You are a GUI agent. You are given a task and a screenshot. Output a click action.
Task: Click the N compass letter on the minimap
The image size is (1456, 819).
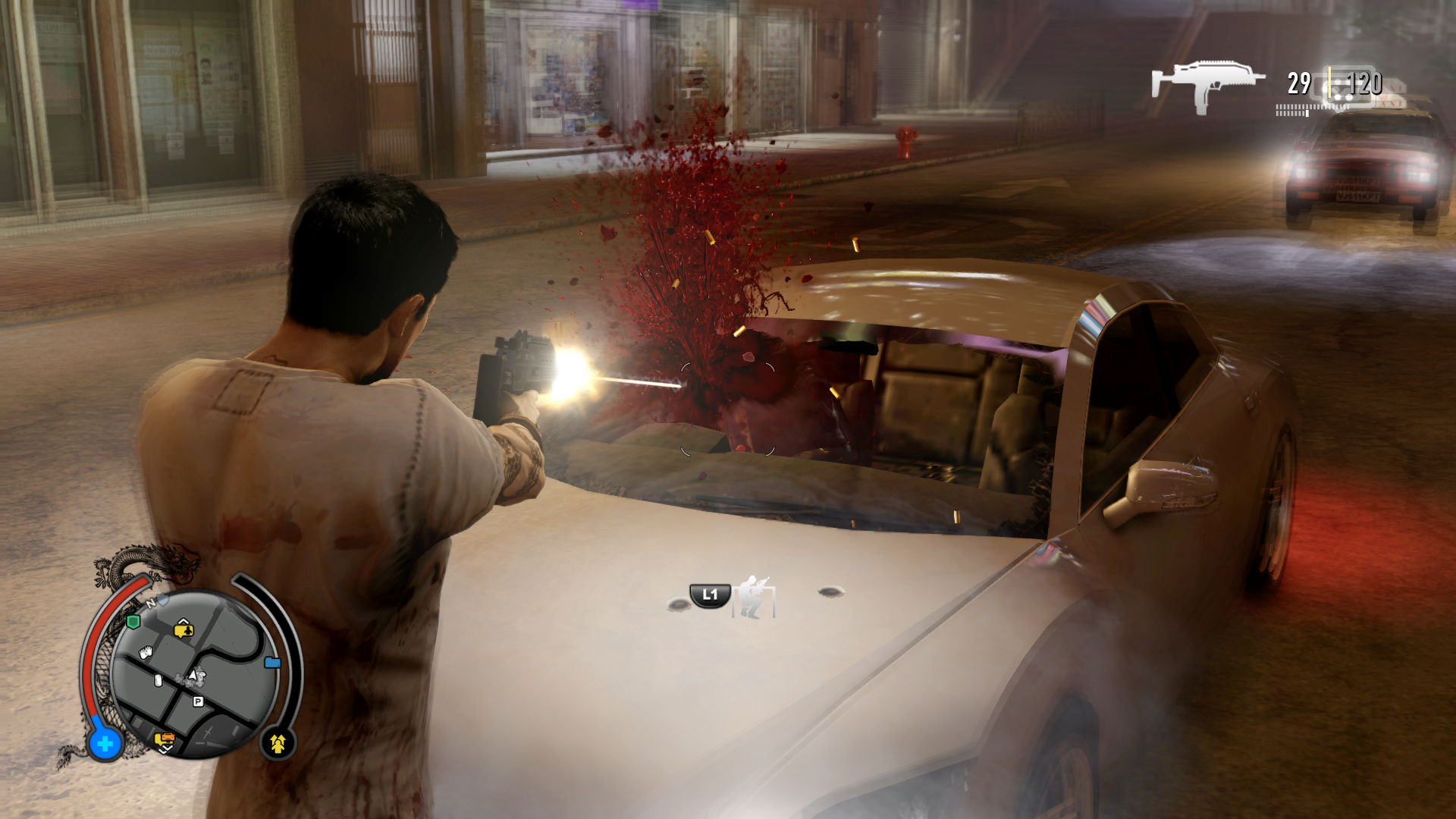(151, 604)
